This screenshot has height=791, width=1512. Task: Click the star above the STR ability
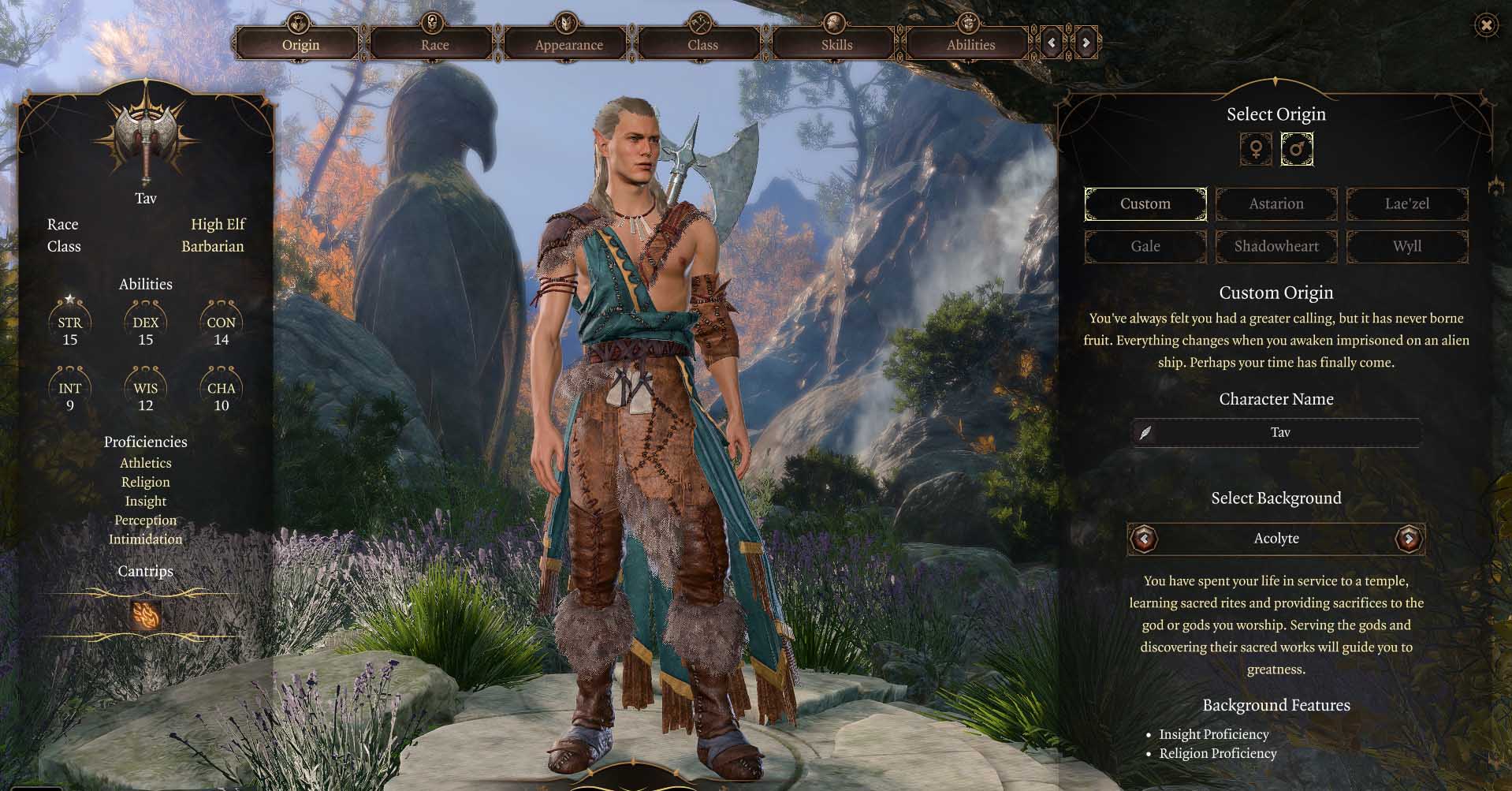click(x=69, y=299)
